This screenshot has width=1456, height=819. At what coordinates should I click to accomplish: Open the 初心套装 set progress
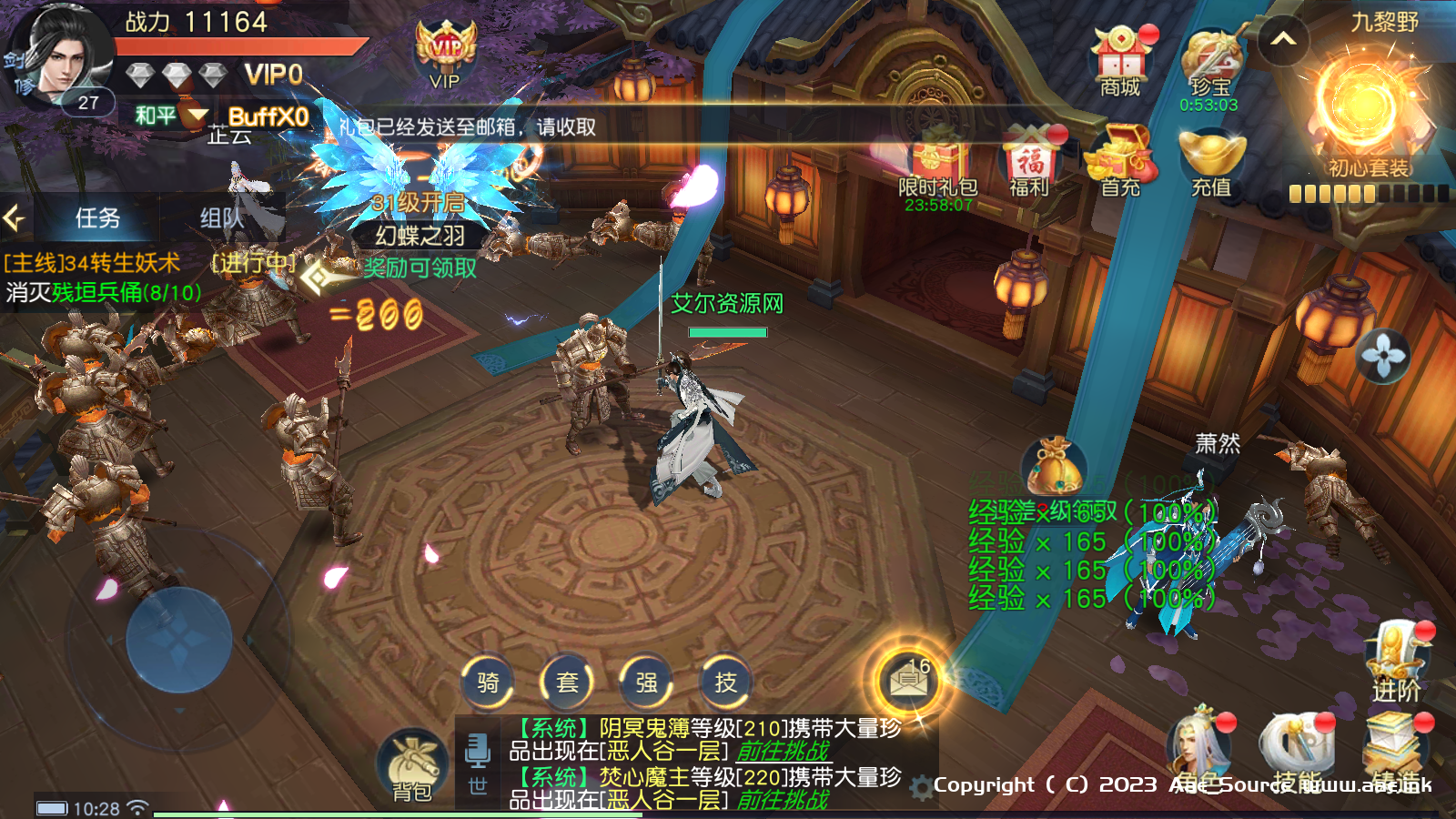[1368, 118]
